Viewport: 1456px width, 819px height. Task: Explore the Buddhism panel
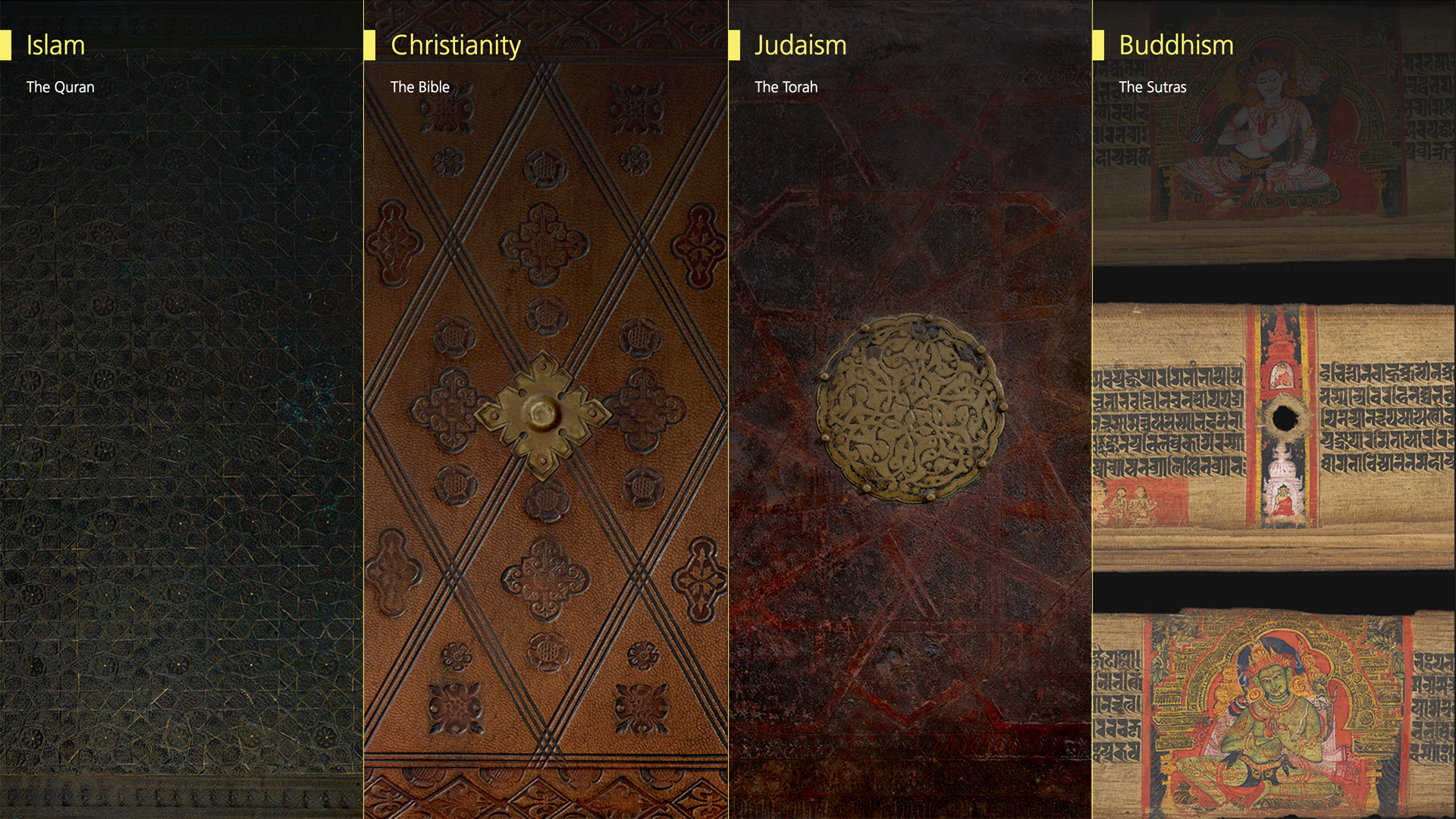pyautogui.click(x=1274, y=409)
